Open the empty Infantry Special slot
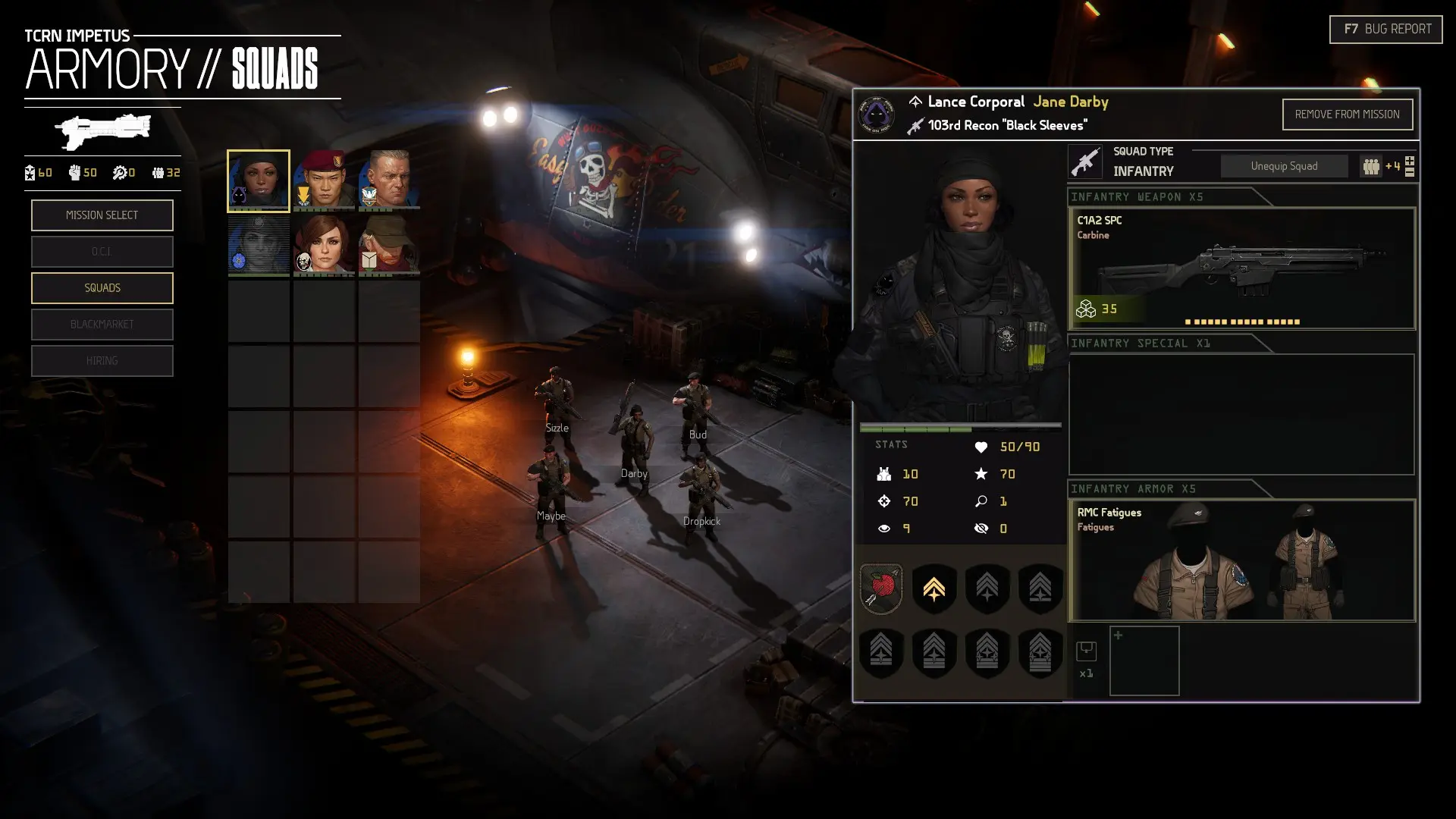Screen dimensions: 1456x819 (1241, 414)
